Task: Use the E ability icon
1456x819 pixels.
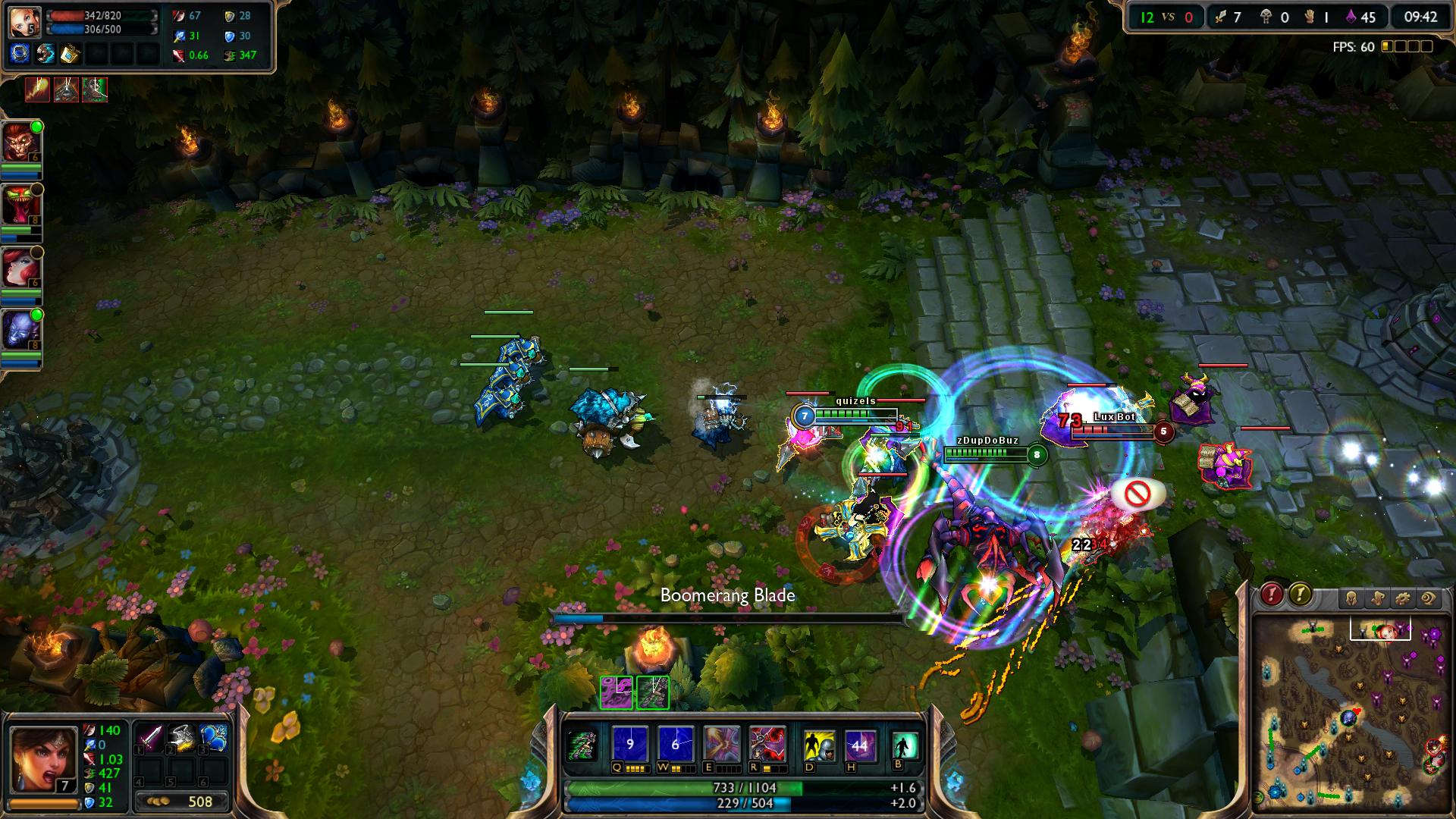Action: pos(721,744)
